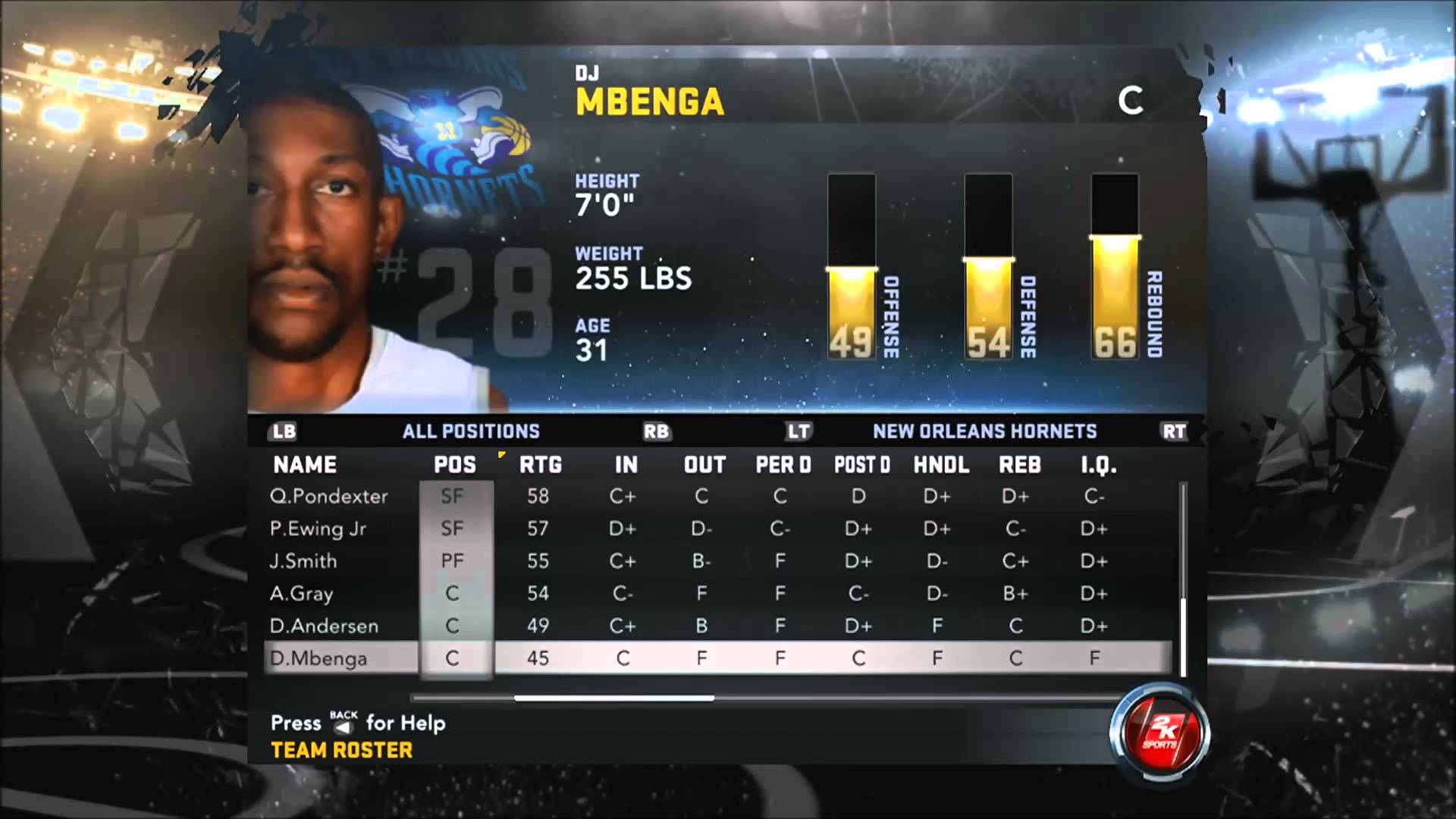
Task: Sort roster by POS column header
Action: point(454,465)
